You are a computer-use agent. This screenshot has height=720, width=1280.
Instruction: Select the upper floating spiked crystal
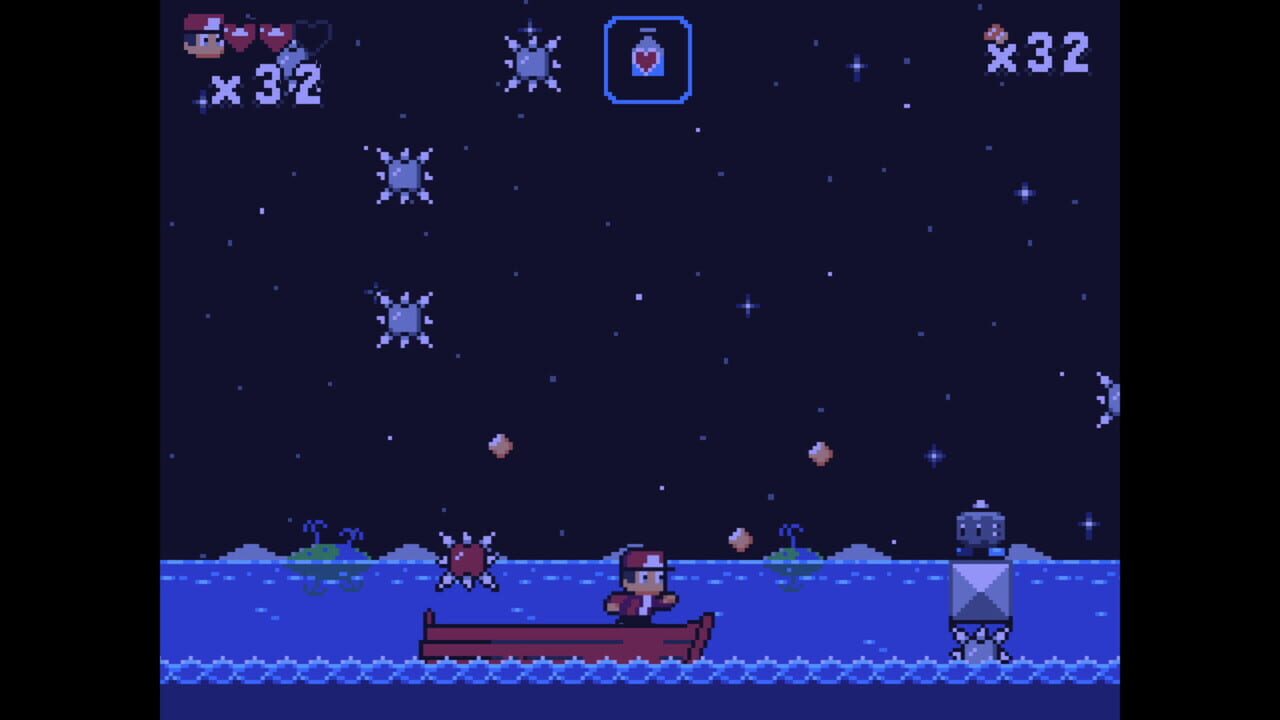pyautogui.click(x=404, y=175)
